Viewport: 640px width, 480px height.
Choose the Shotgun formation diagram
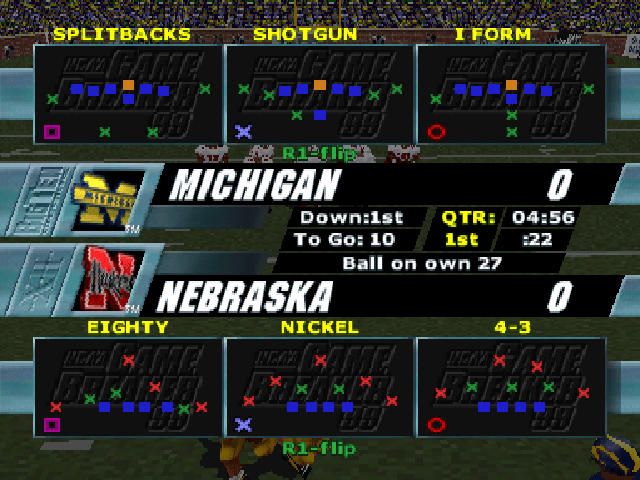click(x=319, y=95)
